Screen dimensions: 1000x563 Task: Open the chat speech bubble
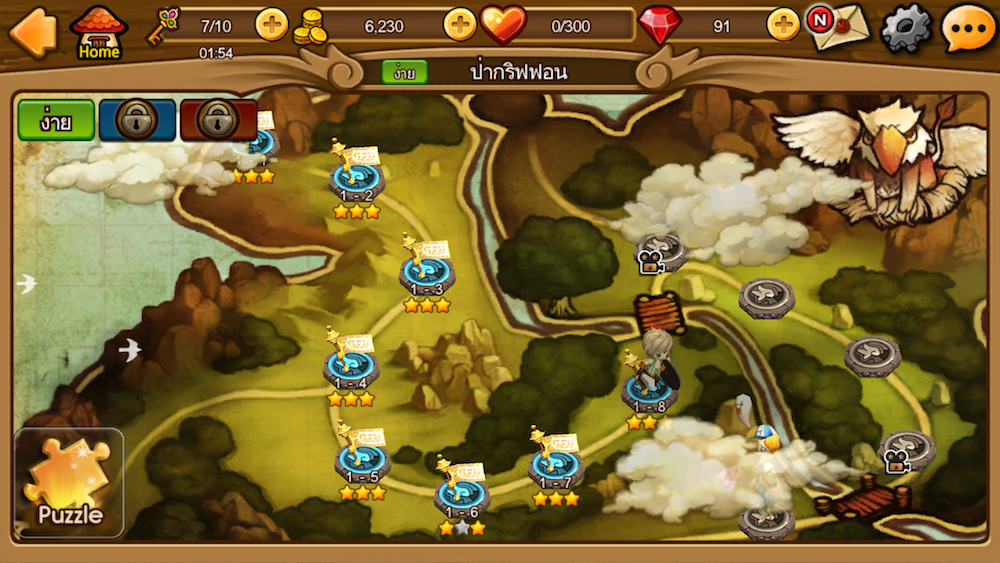tap(967, 29)
